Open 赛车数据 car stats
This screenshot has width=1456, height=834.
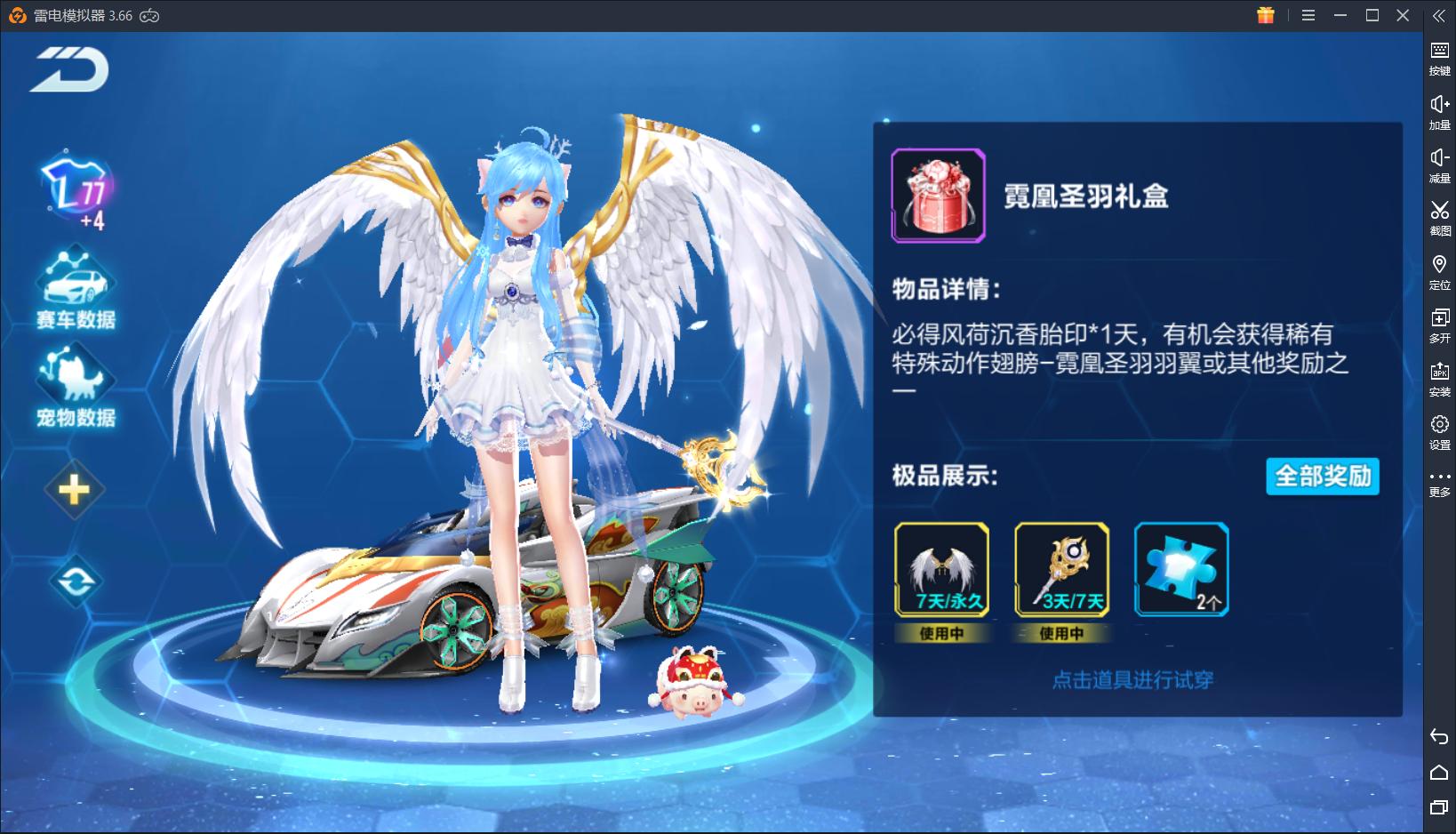pyautogui.click(x=76, y=290)
